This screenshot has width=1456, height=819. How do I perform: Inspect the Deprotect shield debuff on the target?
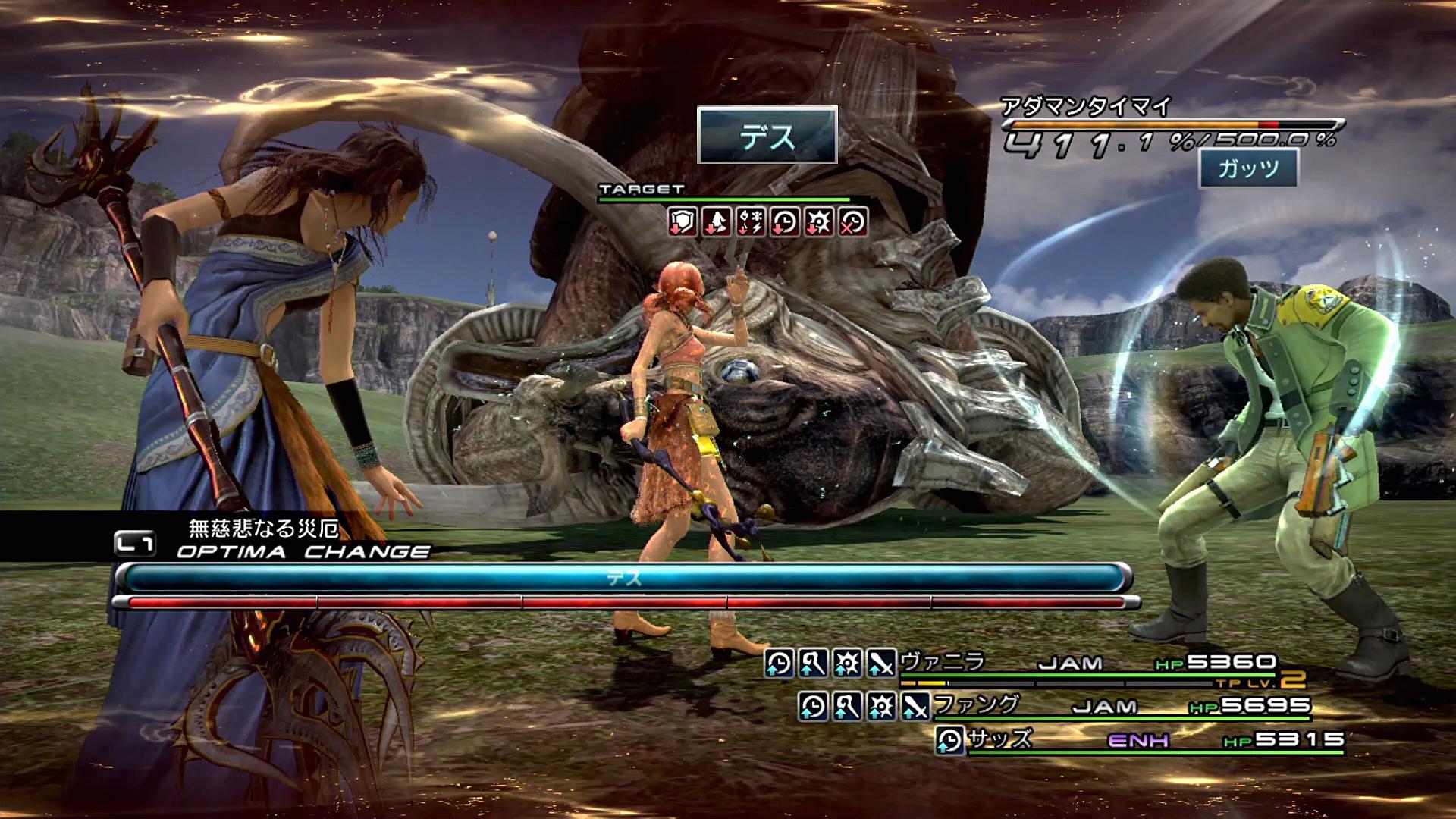tap(682, 222)
